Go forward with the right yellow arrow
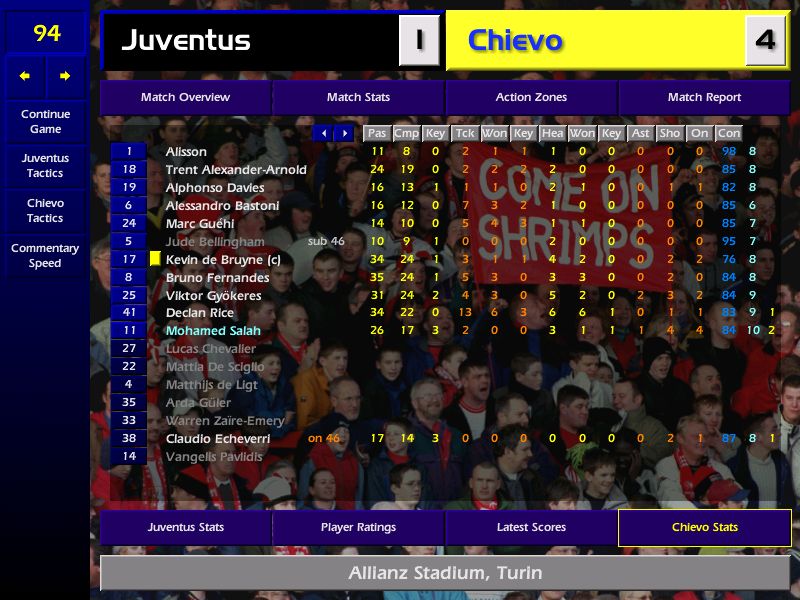 click(65, 76)
